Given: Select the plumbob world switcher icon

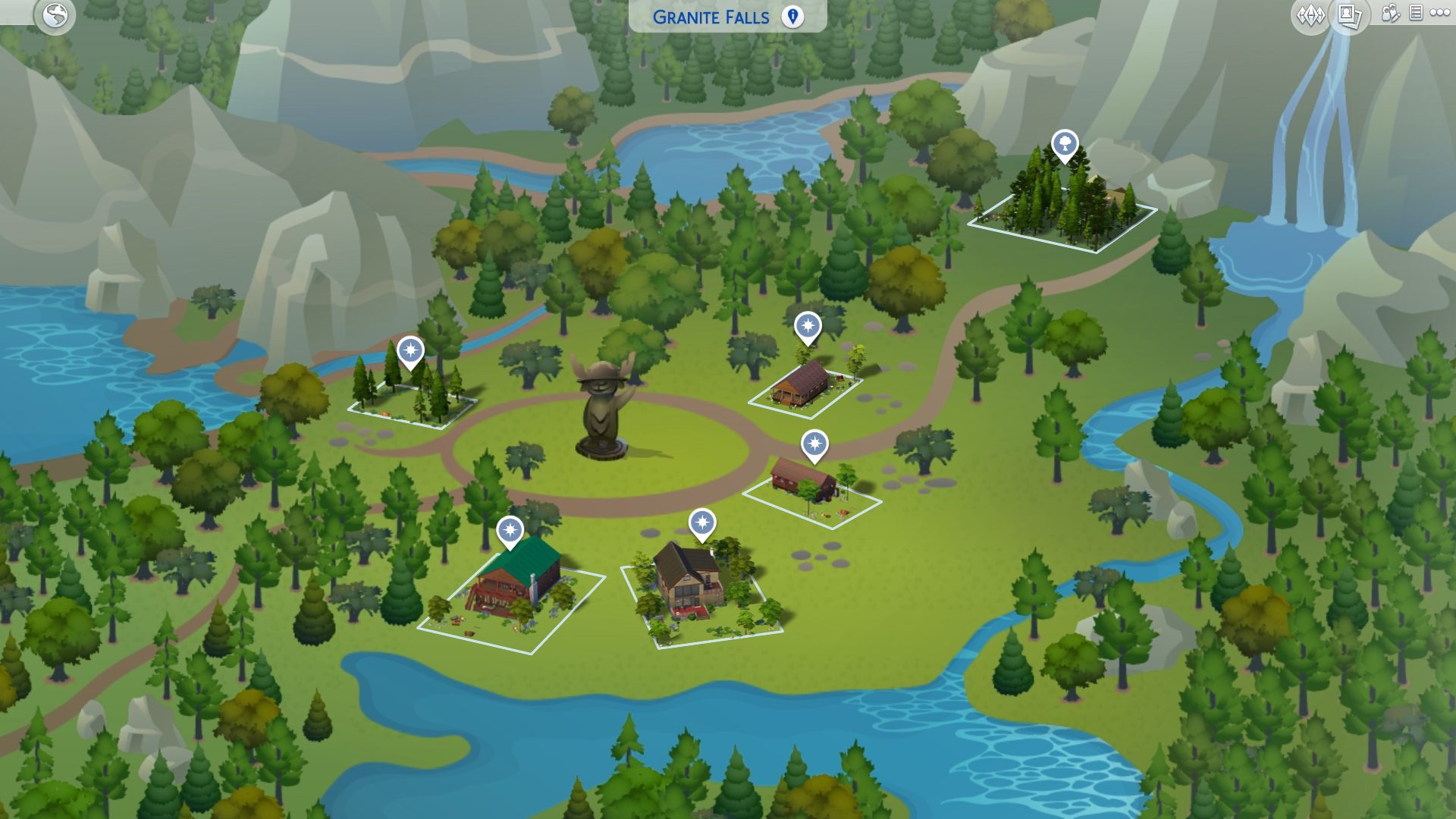Looking at the screenshot, I should coord(1310,13).
